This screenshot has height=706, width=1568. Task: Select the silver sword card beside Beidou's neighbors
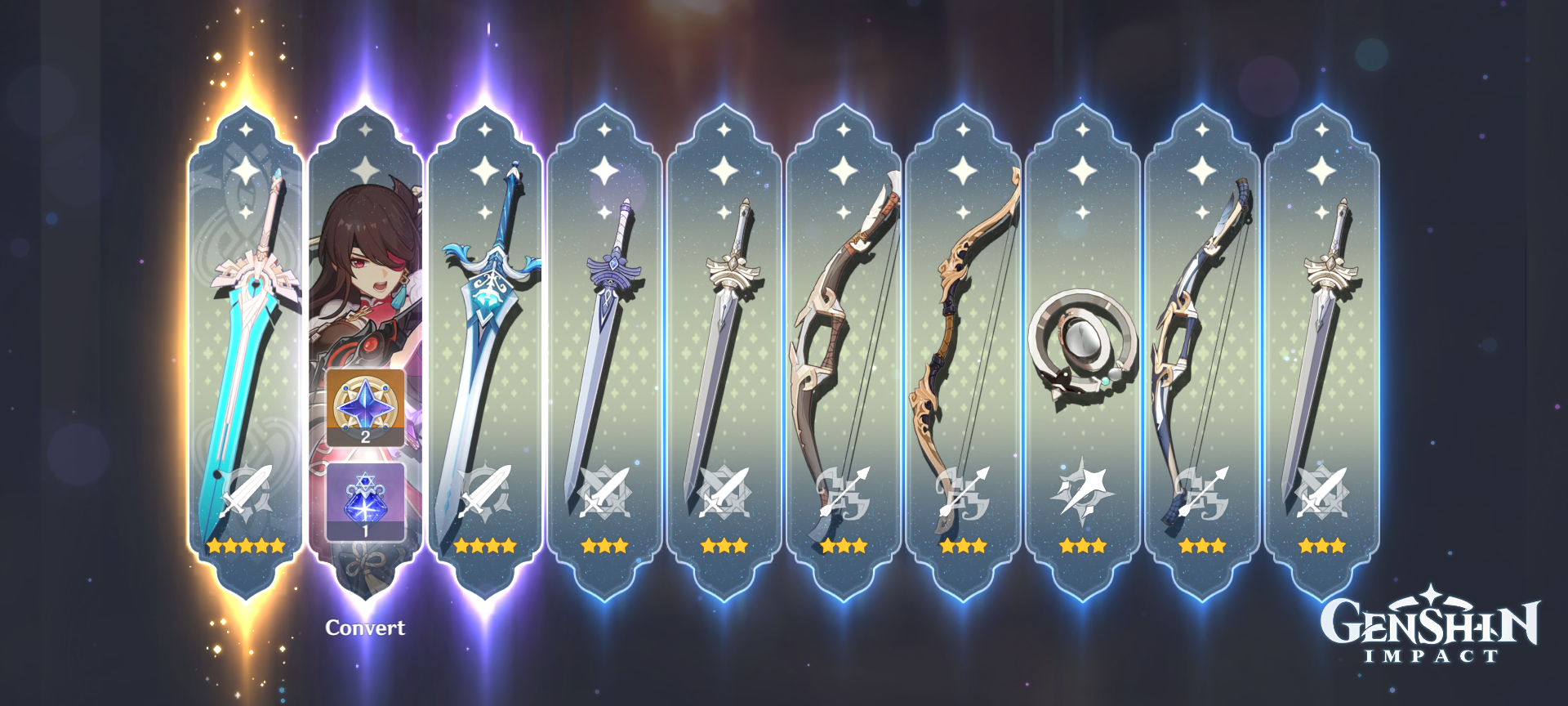[727, 327]
